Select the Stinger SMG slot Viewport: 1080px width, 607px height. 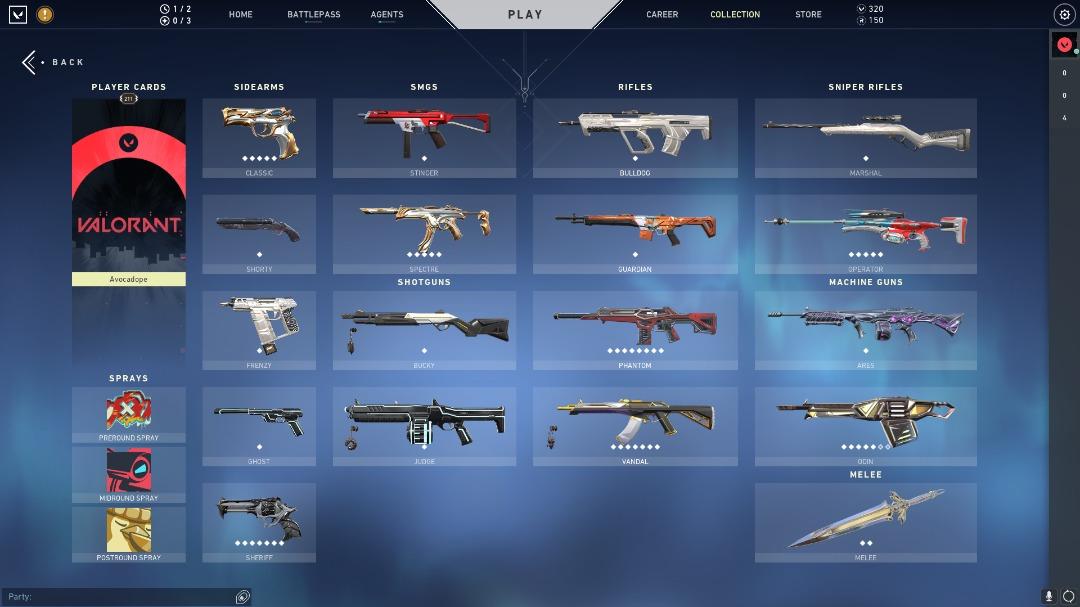[x=424, y=138]
